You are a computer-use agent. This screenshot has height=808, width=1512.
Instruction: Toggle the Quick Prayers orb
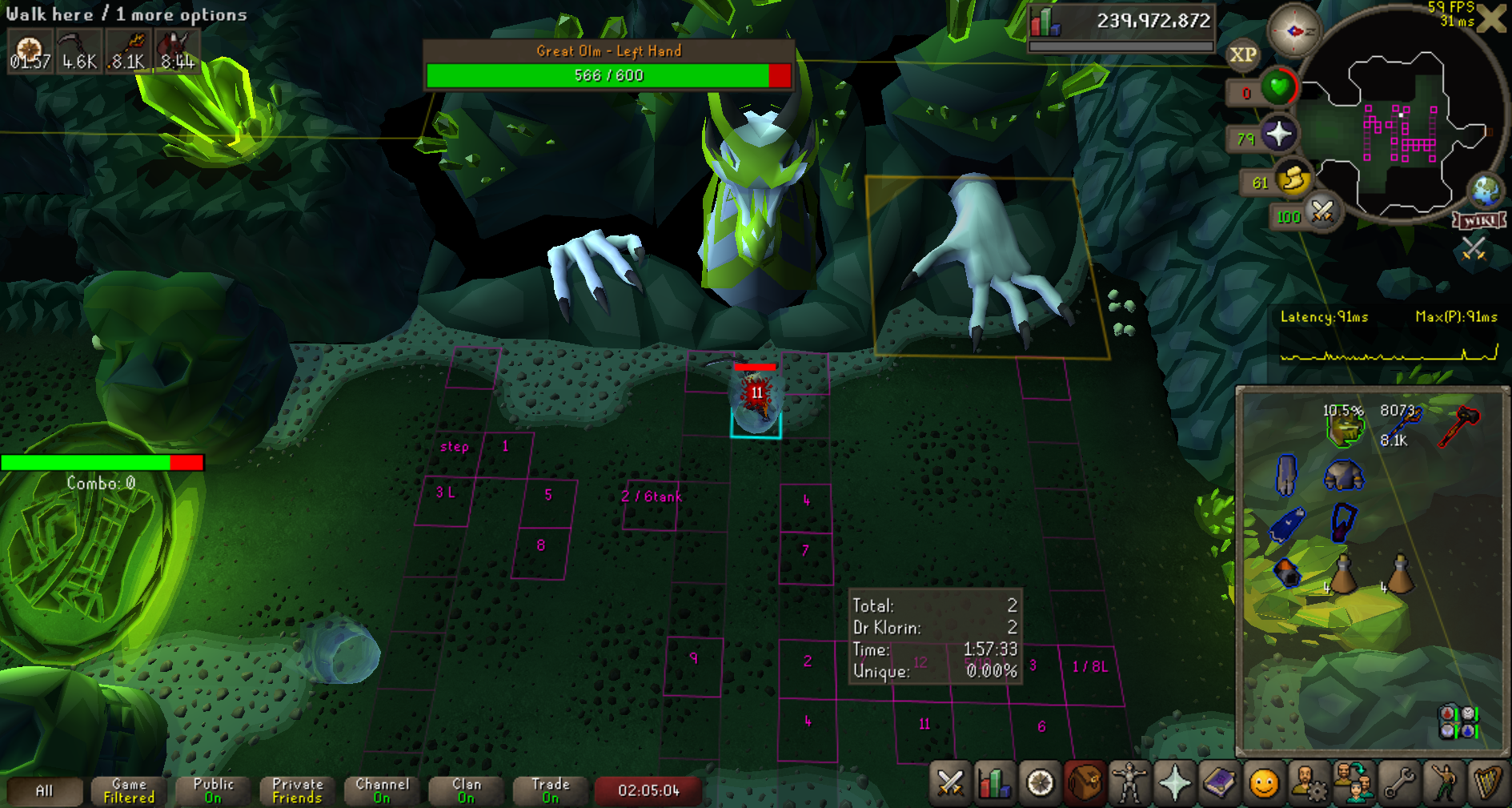(1278, 134)
